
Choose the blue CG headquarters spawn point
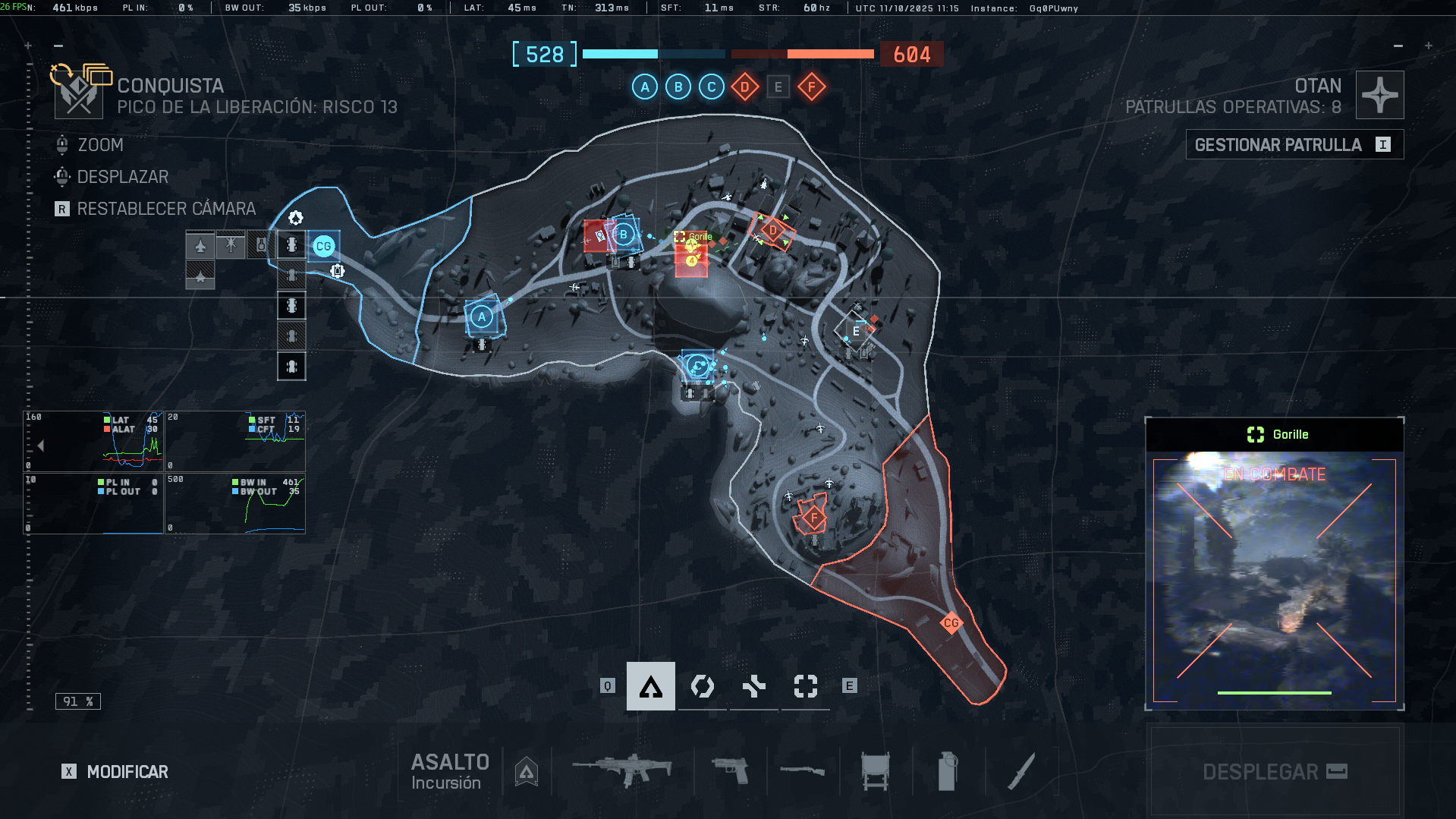point(323,246)
